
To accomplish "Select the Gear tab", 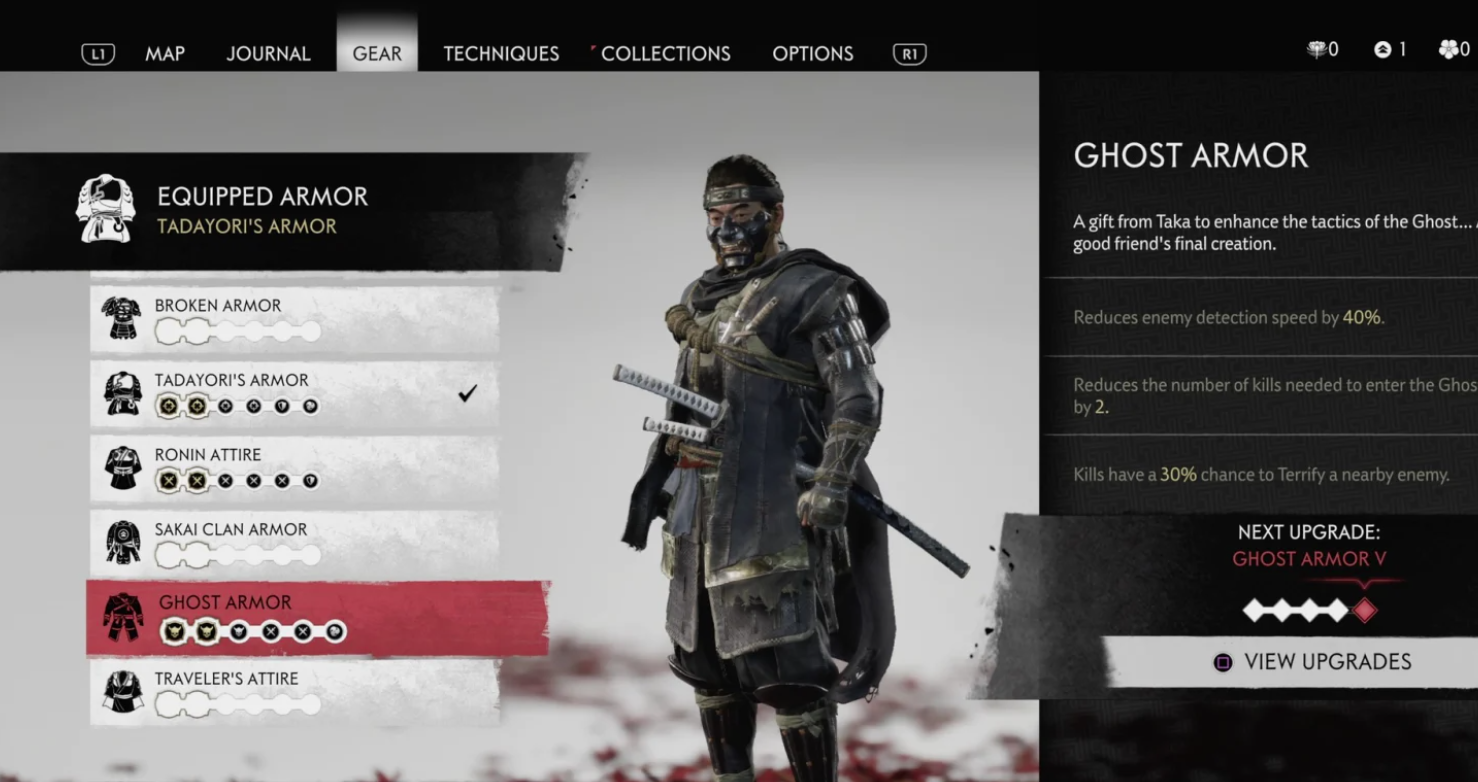I will [377, 54].
